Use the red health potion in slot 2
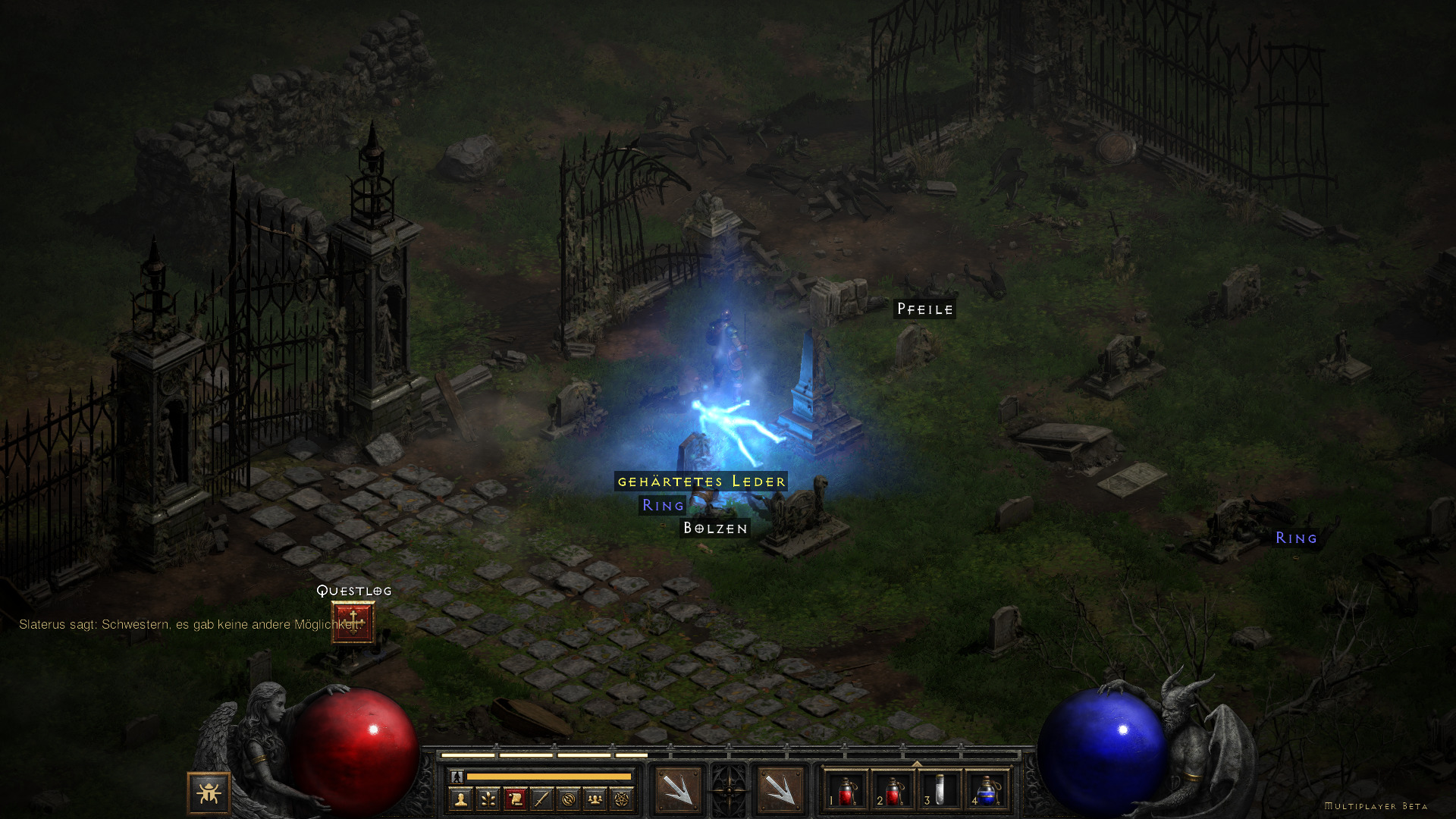This screenshot has width=1456, height=819. [x=893, y=790]
